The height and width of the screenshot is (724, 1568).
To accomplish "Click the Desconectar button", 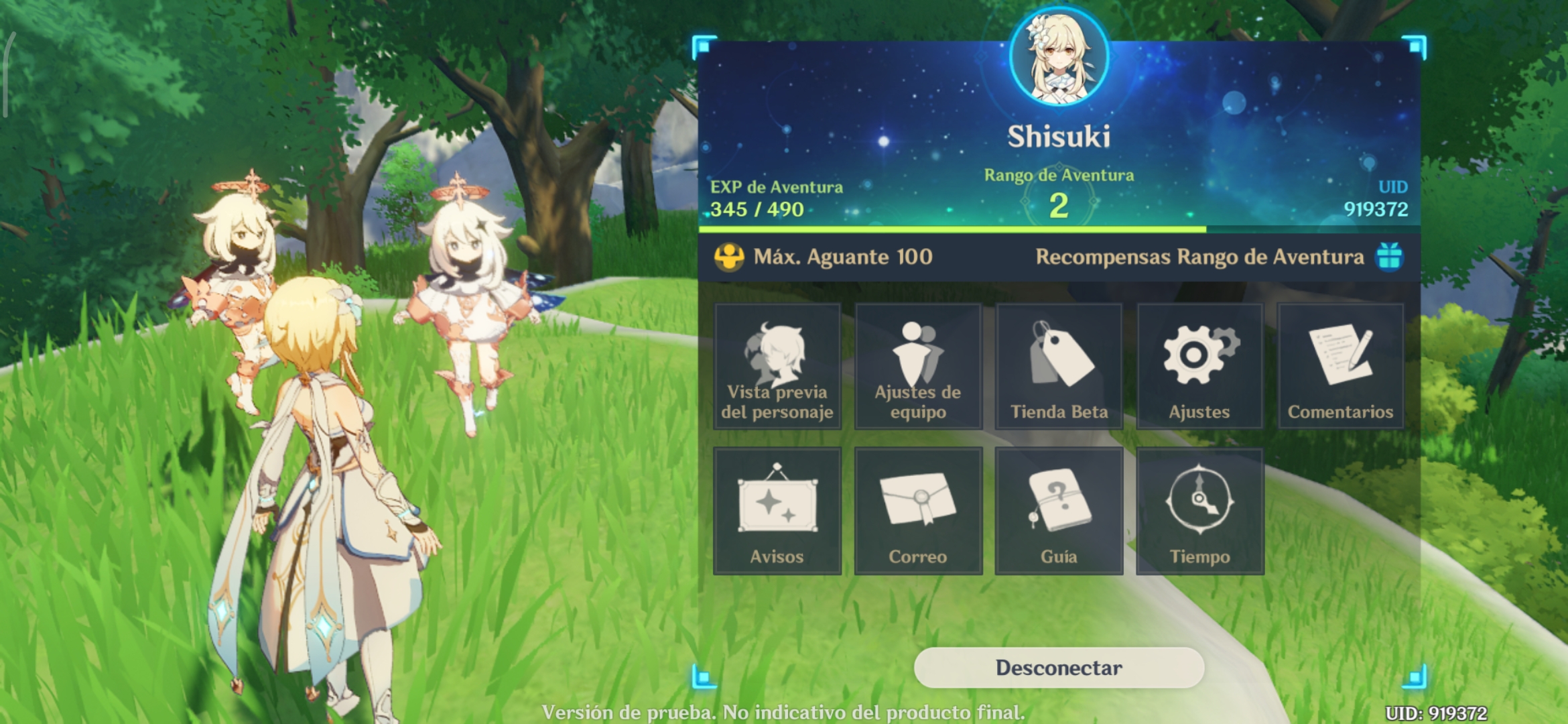I will (x=1059, y=668).
